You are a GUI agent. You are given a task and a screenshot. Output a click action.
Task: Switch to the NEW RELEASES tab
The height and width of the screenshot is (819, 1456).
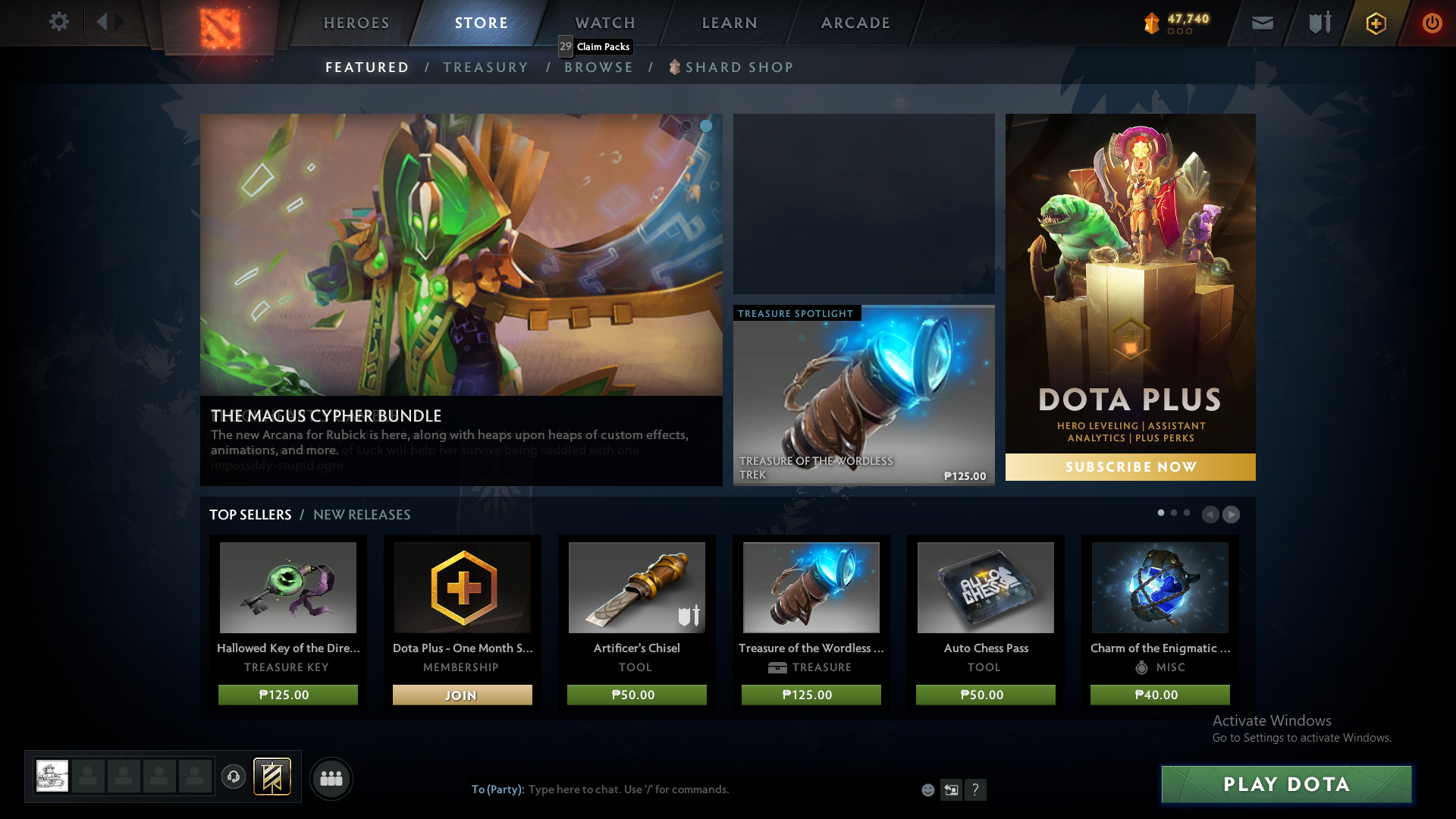362,514
